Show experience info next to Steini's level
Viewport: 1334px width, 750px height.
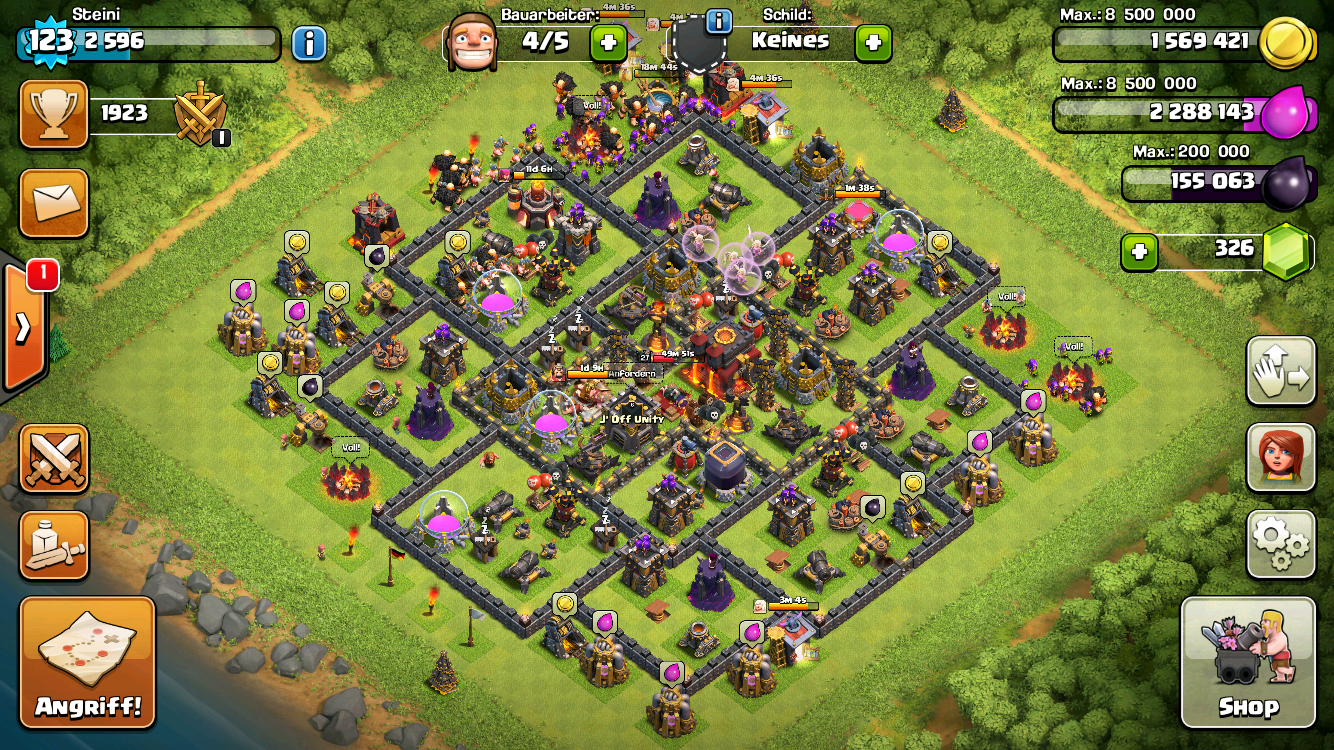click(309, 42)
